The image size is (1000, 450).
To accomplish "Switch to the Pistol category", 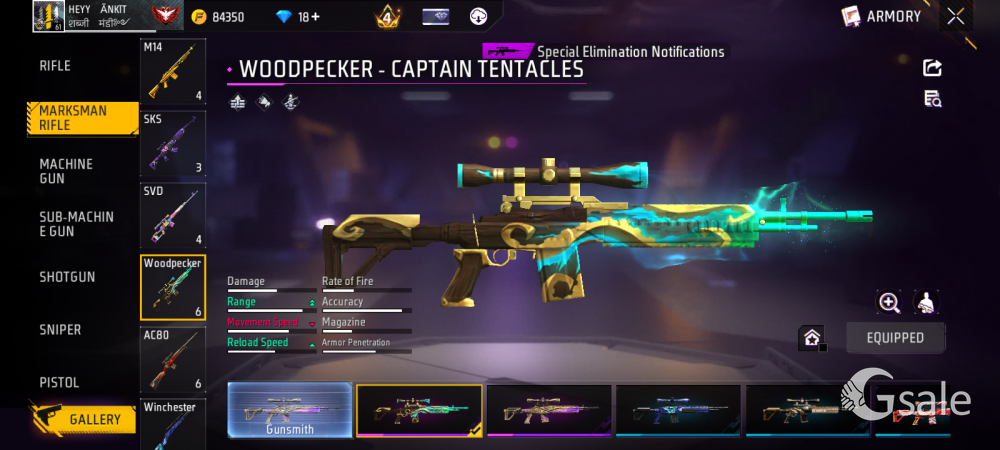I will 59,383.
